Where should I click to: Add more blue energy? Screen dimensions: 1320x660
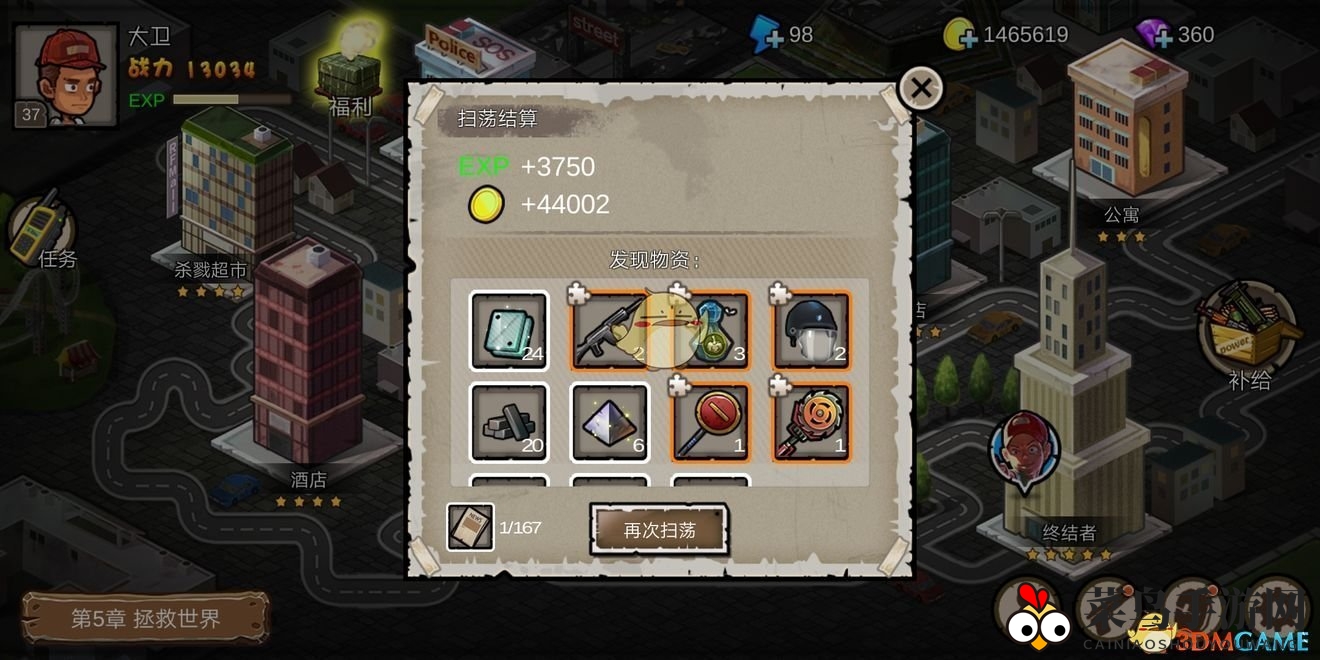768,37
